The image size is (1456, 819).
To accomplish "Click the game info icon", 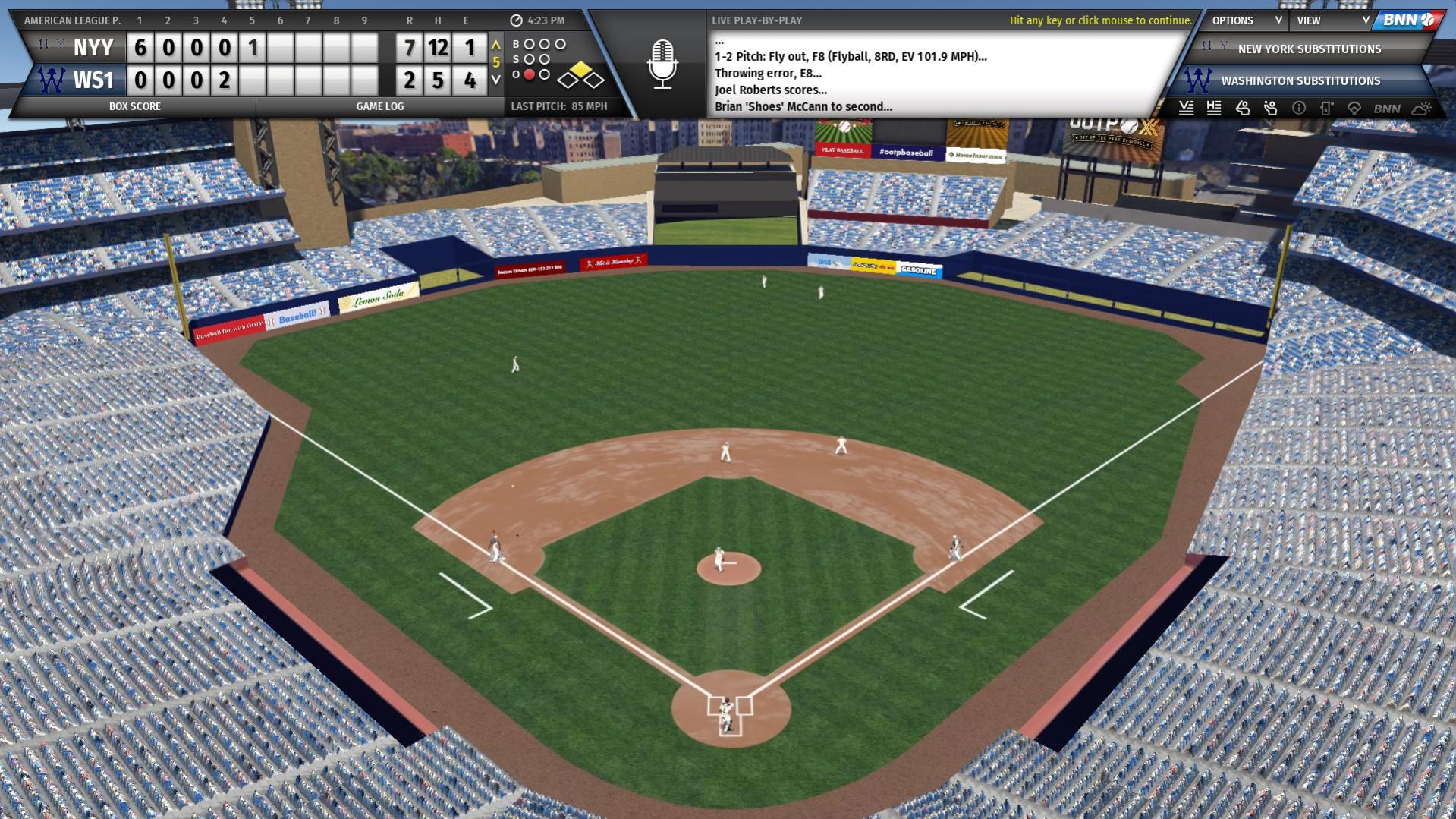I will coord(1300,109).
